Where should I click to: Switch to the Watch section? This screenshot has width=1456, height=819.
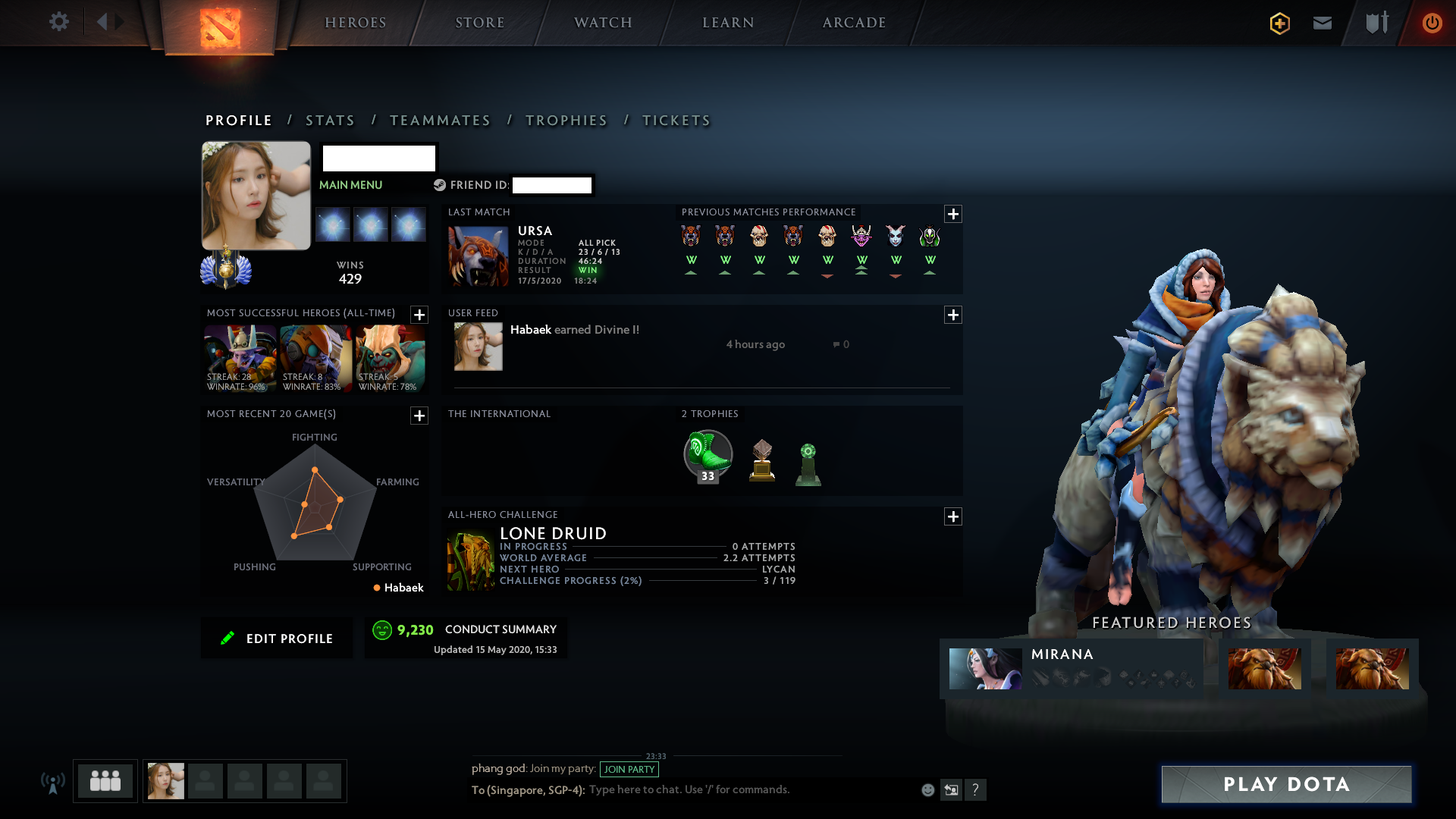click(x=603, y=23)
